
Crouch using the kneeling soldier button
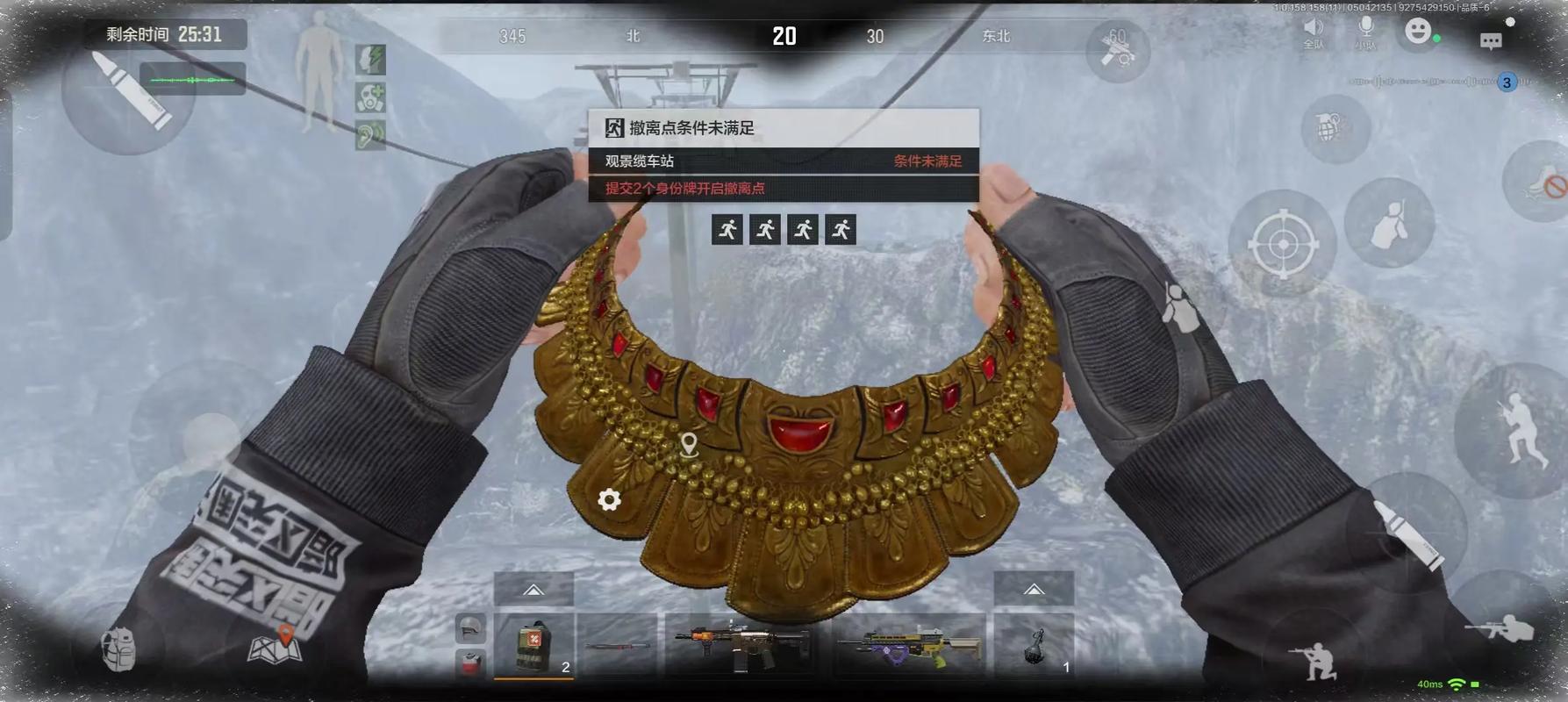click(x=1315, y=658)
